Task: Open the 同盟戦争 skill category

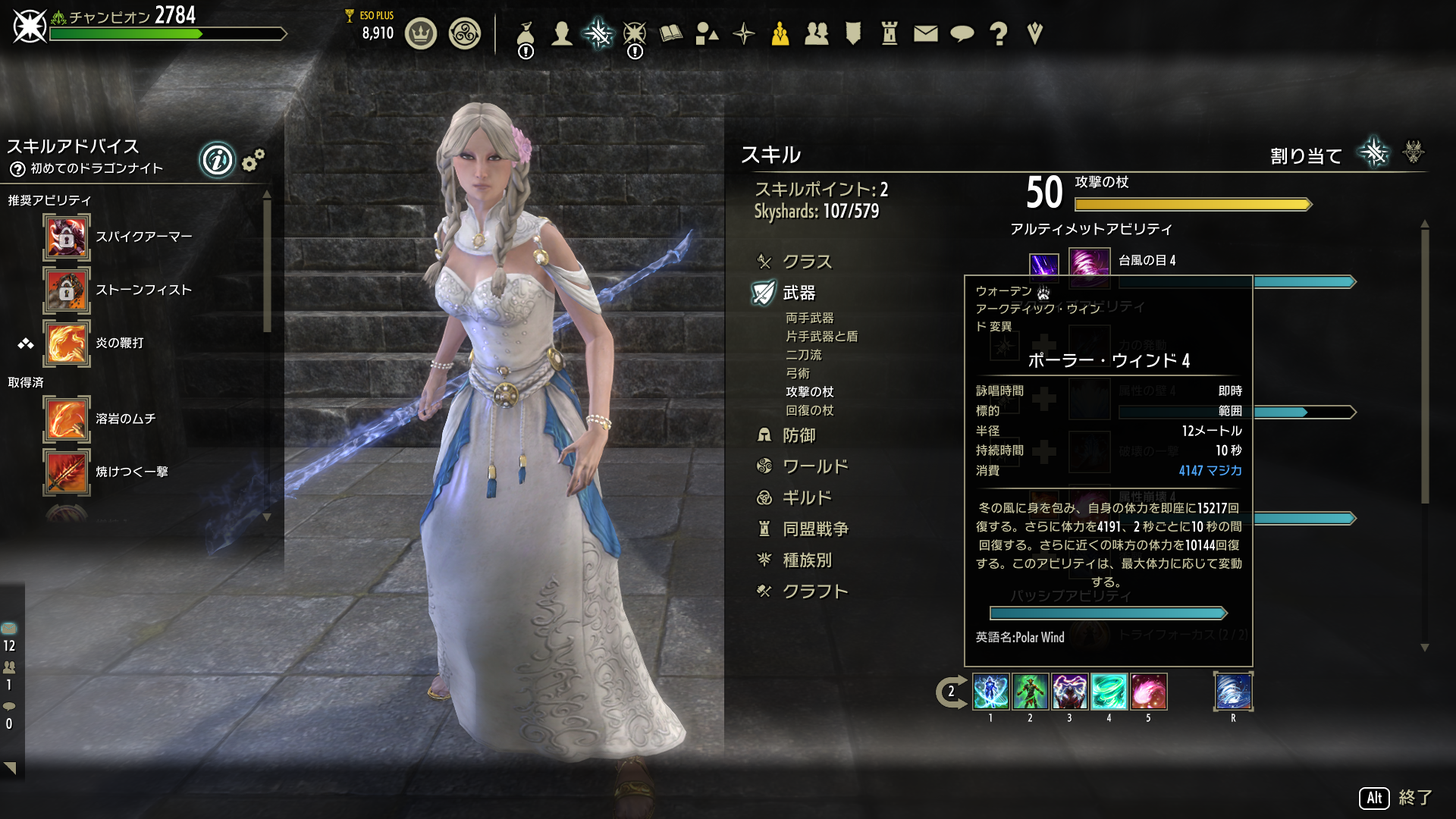Action: point(815,529)
